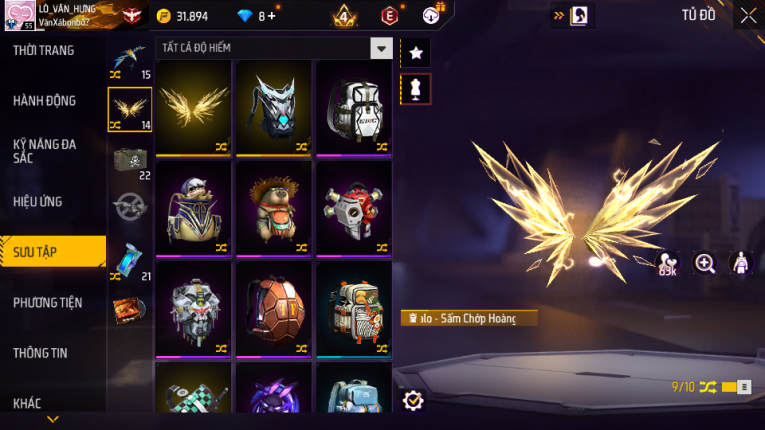Select the Kỹ Năng Đa Sắc tab
Viewport: 765px width, 430px height.
(x=45, y=151)
